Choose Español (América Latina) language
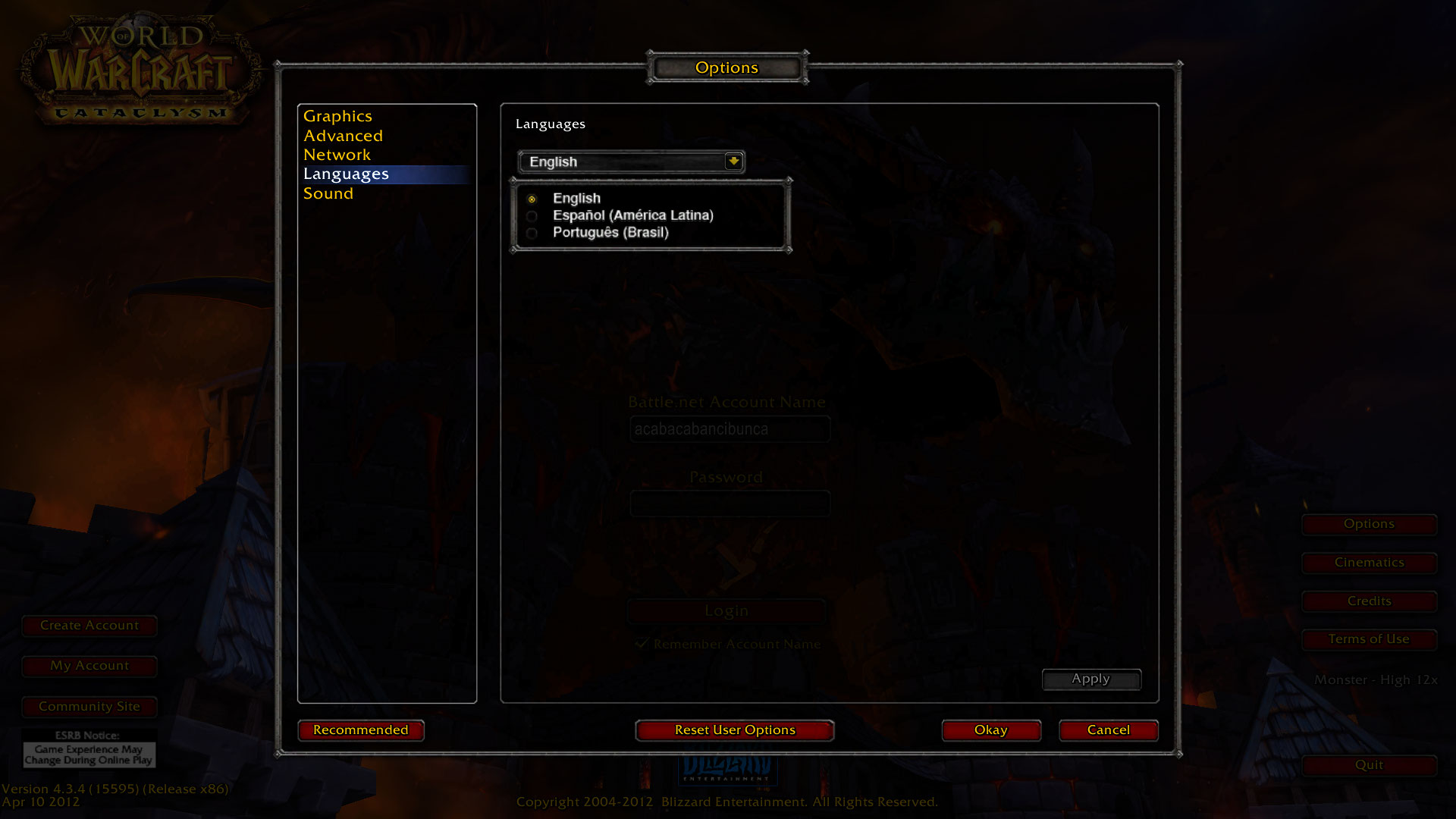This screenshot has width=1456, height=819. (x=532, y=216)
